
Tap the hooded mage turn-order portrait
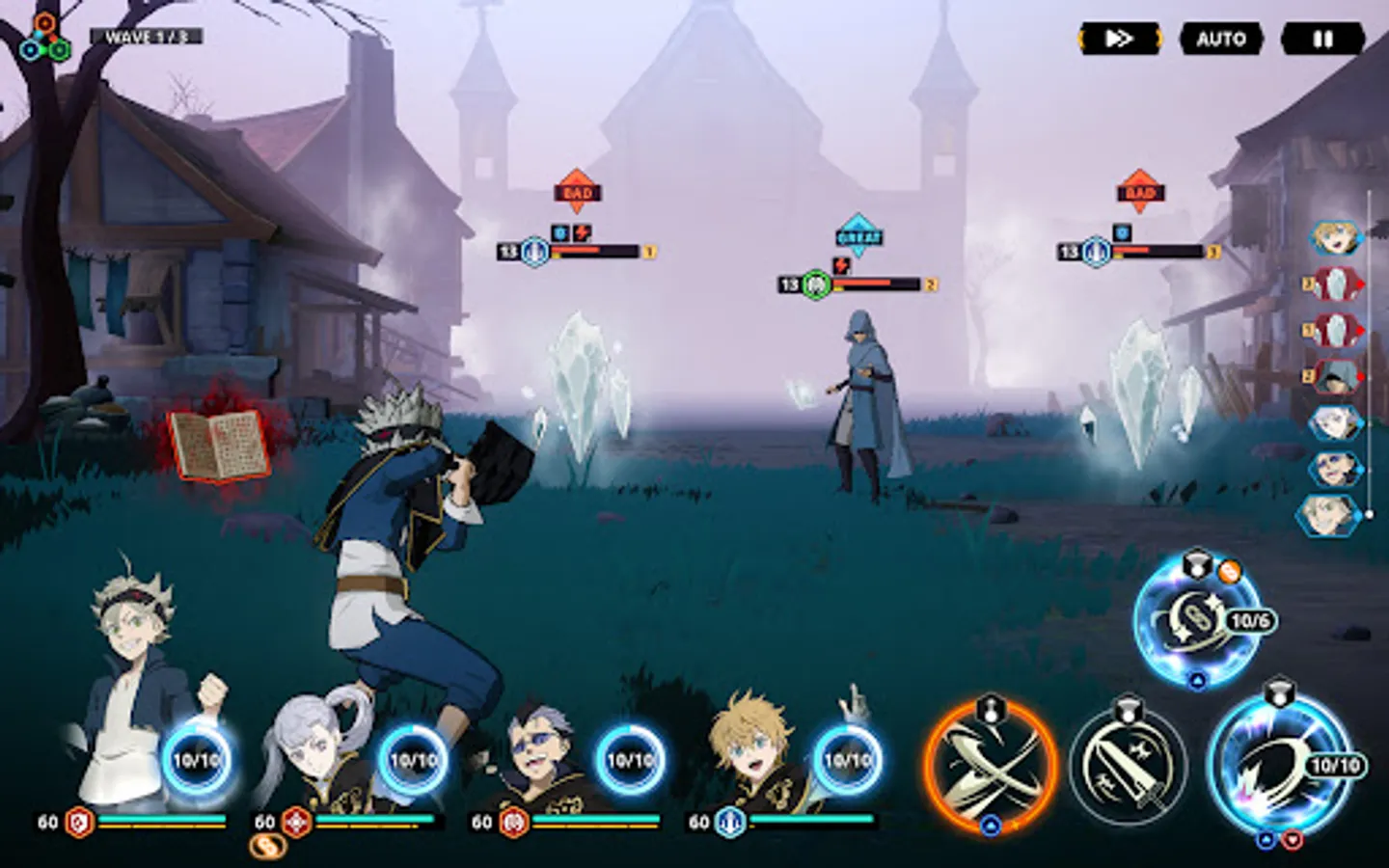tap(1336, 376)
